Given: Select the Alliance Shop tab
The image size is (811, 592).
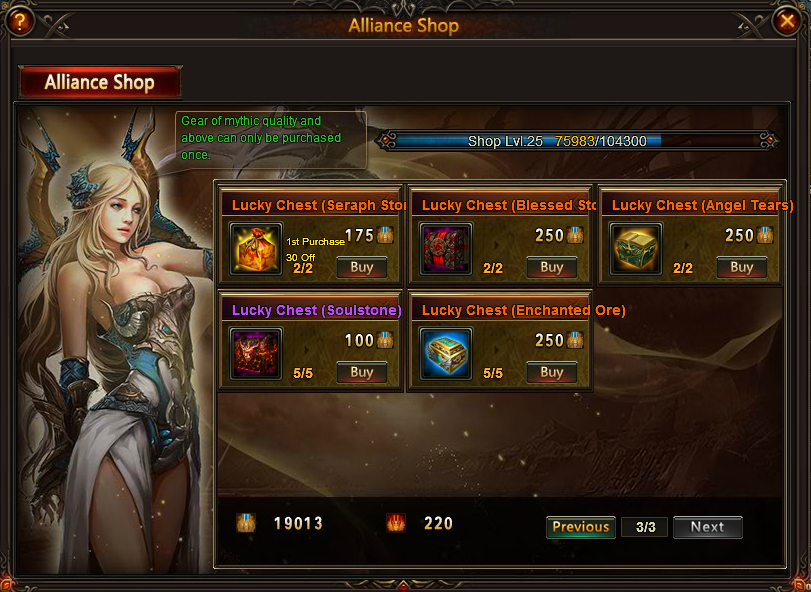Looking at the screenshot, I should pos(100,82).
